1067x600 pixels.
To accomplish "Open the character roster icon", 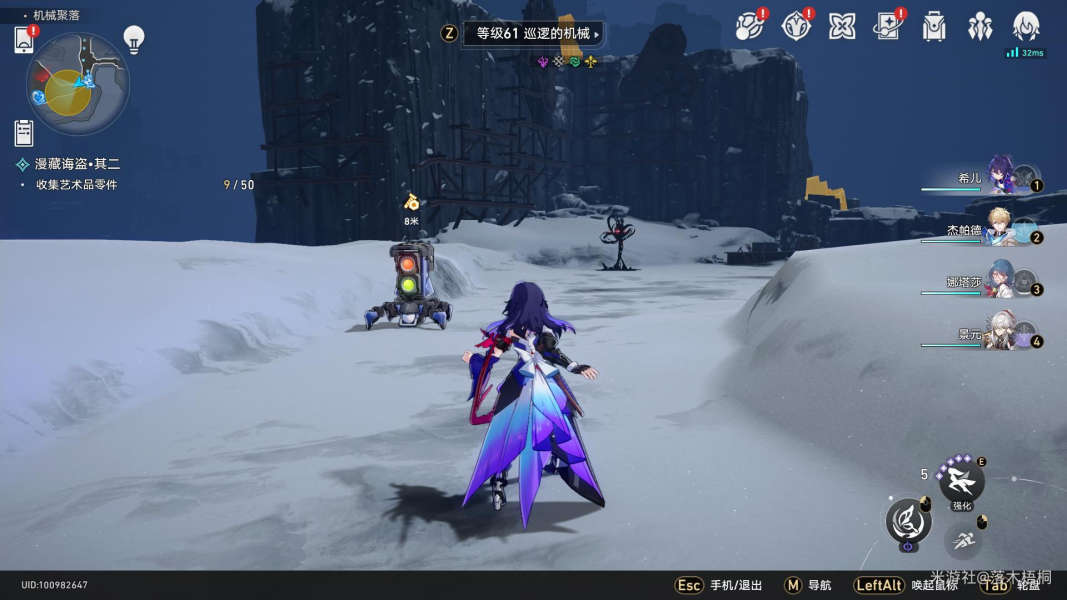I will coord(980,27).
